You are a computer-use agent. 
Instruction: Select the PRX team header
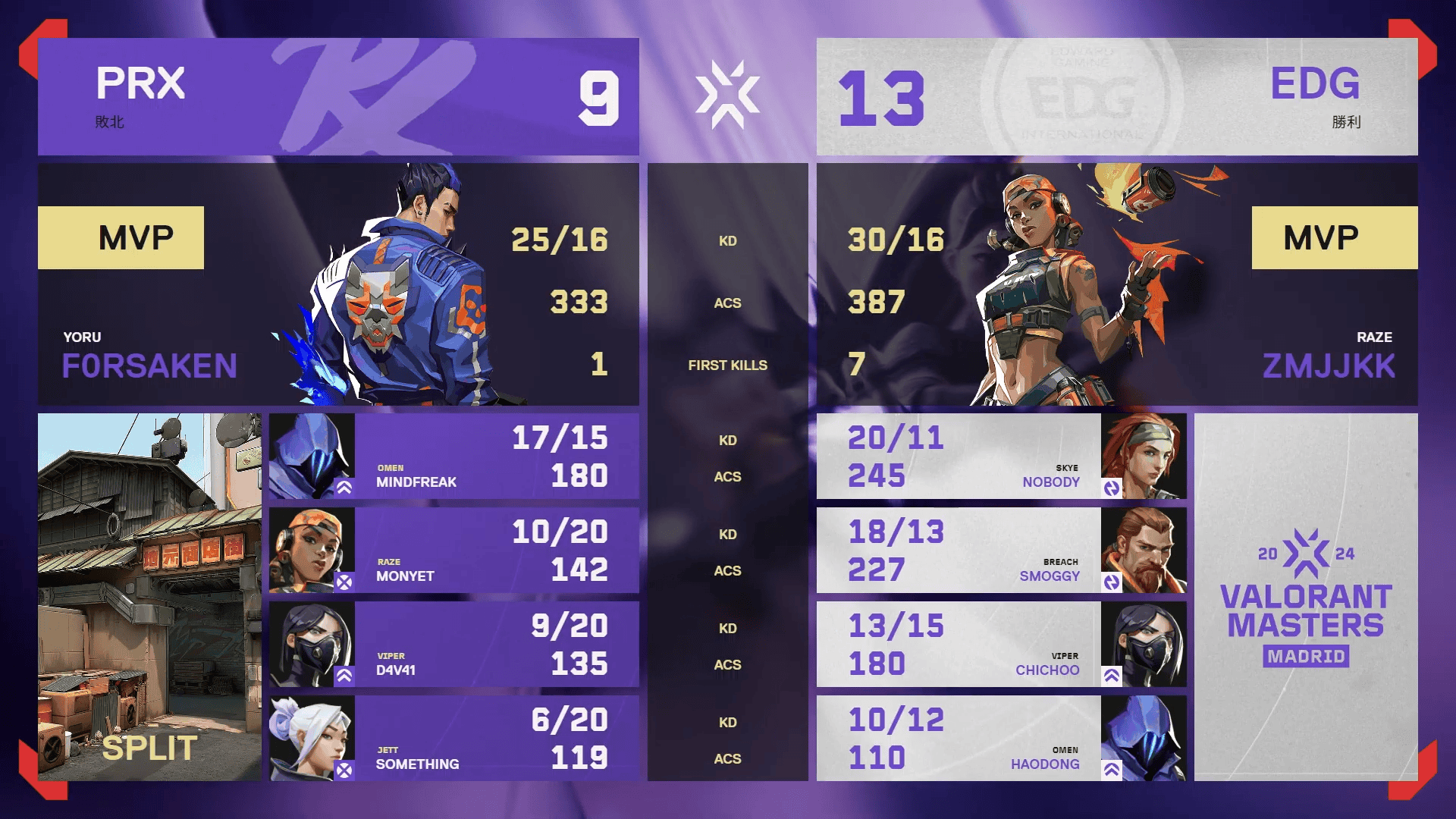pyautogui.click(x=338, y=97)
